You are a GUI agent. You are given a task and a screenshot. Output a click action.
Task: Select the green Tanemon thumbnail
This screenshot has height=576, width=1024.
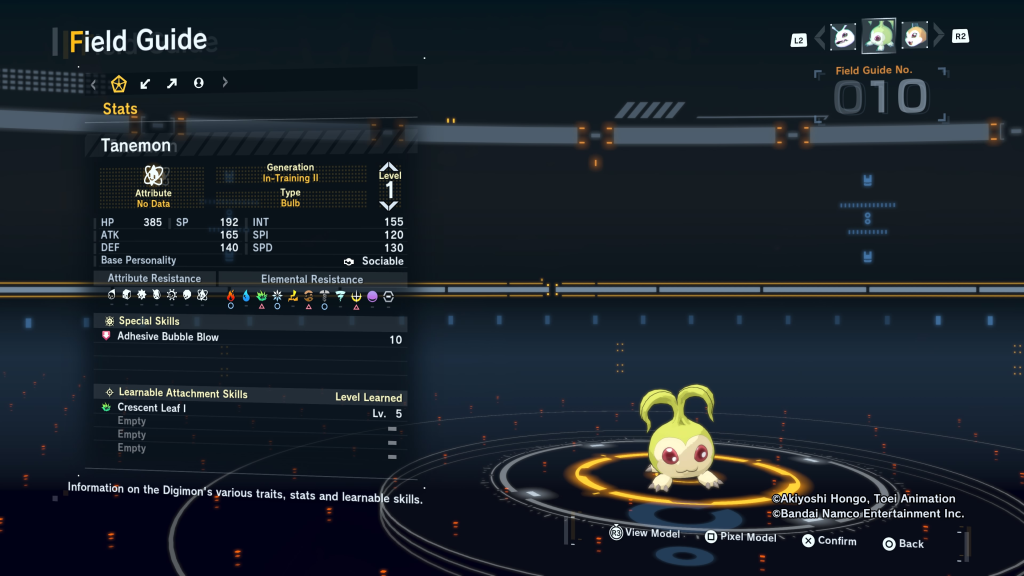[879, 36]
